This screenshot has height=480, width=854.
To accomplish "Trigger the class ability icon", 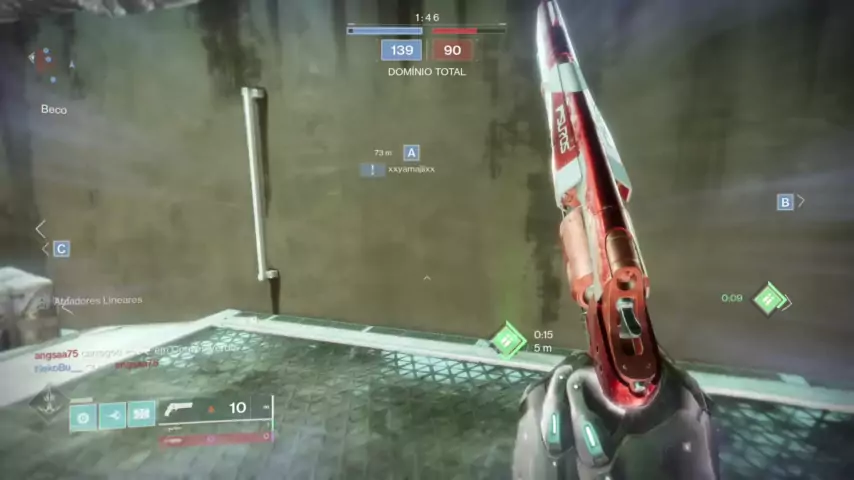I will [141, 415].
